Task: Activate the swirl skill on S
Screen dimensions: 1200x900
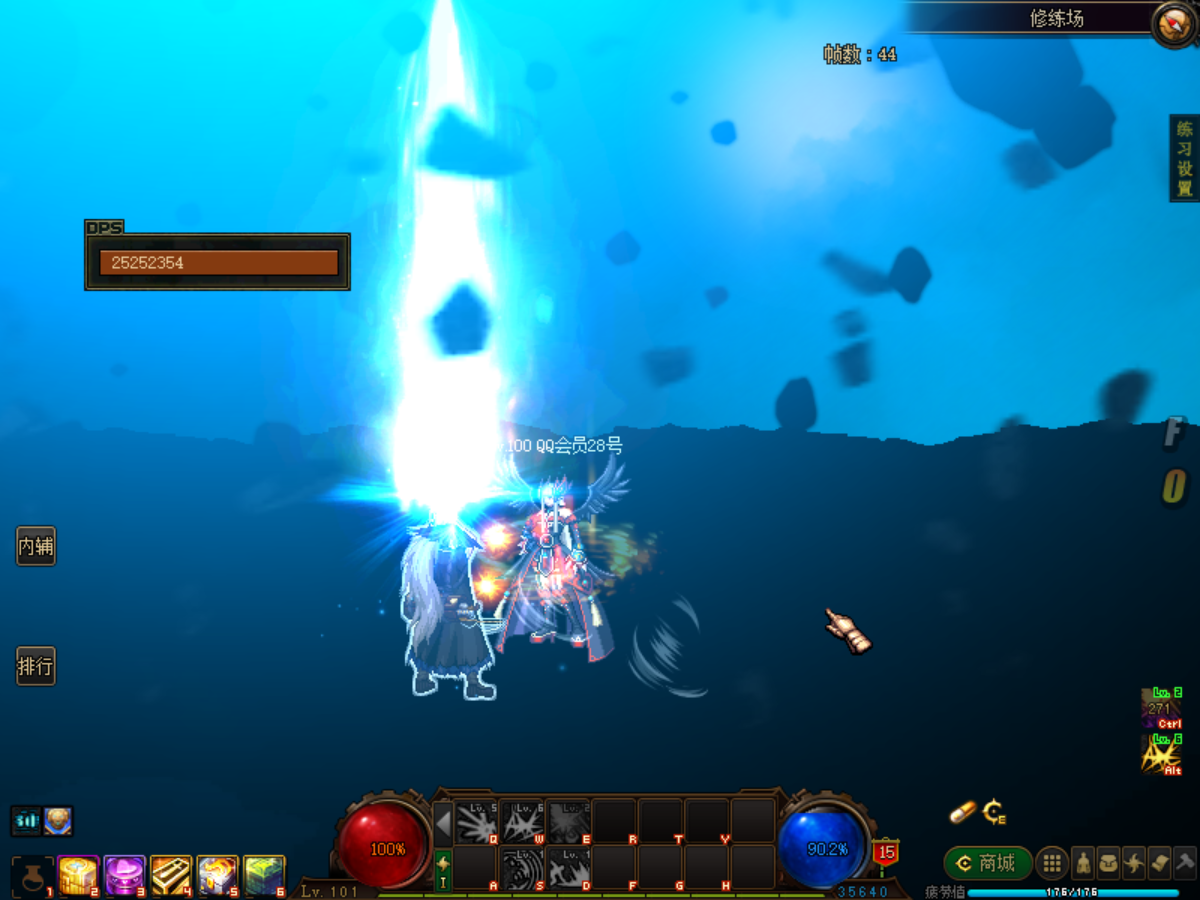Action: [521, 867]
